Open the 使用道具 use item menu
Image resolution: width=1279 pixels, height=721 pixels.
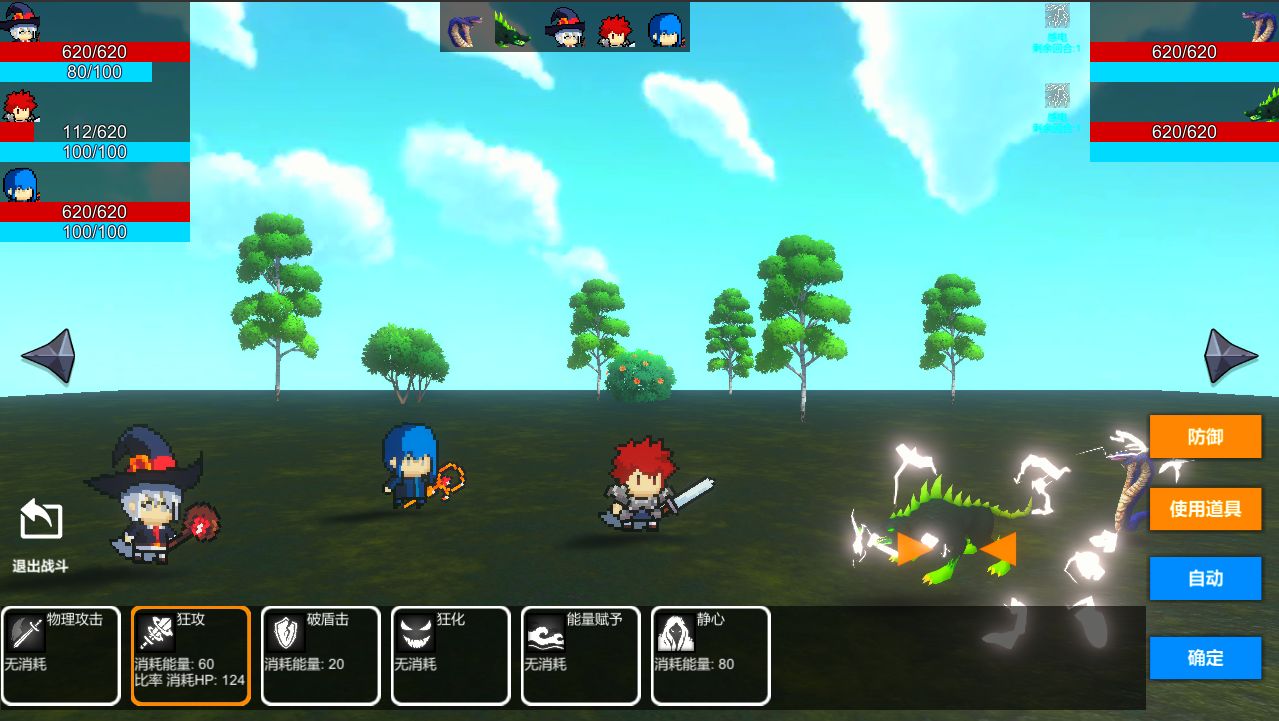click(1205, 508)
